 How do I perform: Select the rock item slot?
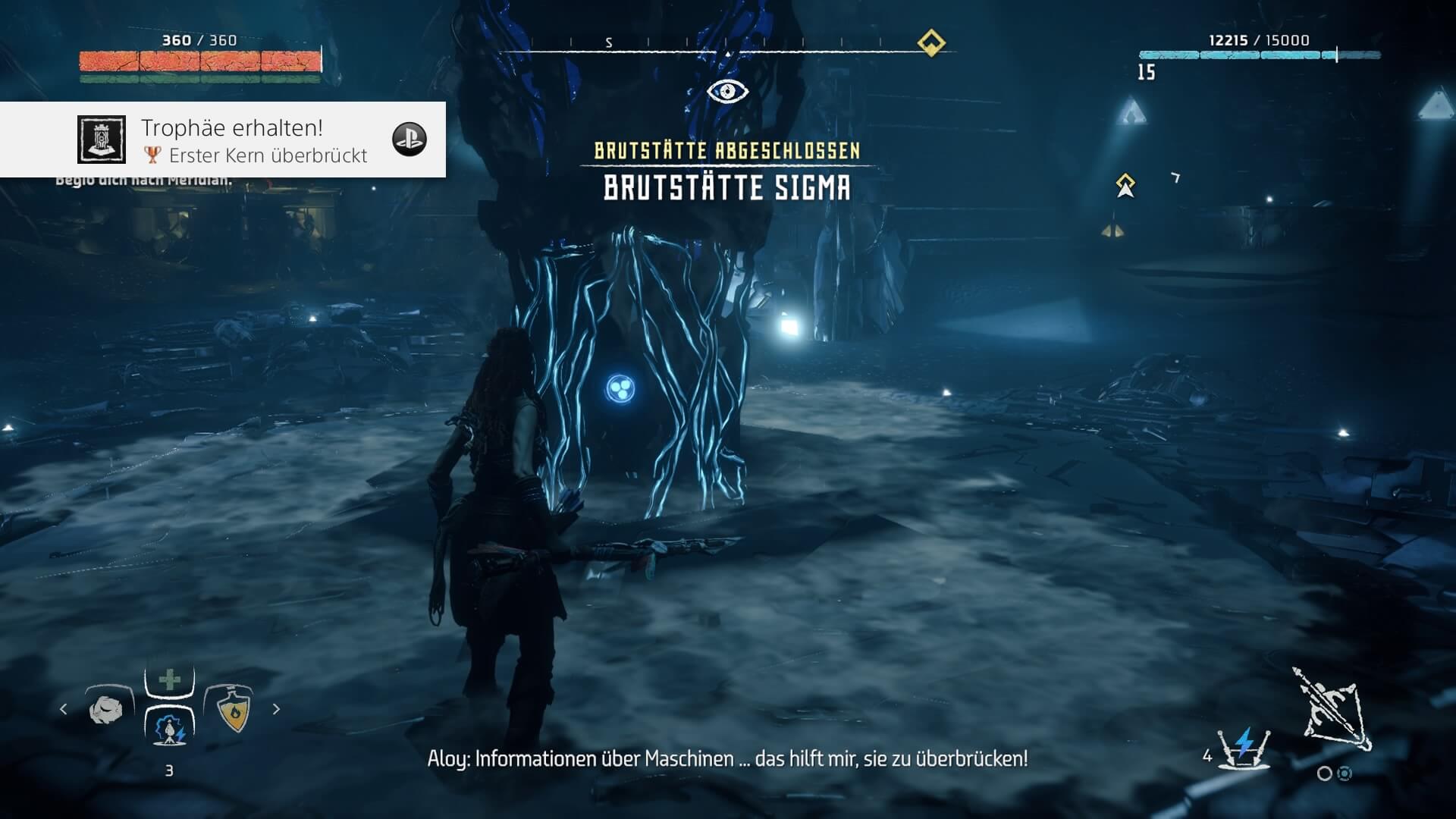(x=106, y=710)
